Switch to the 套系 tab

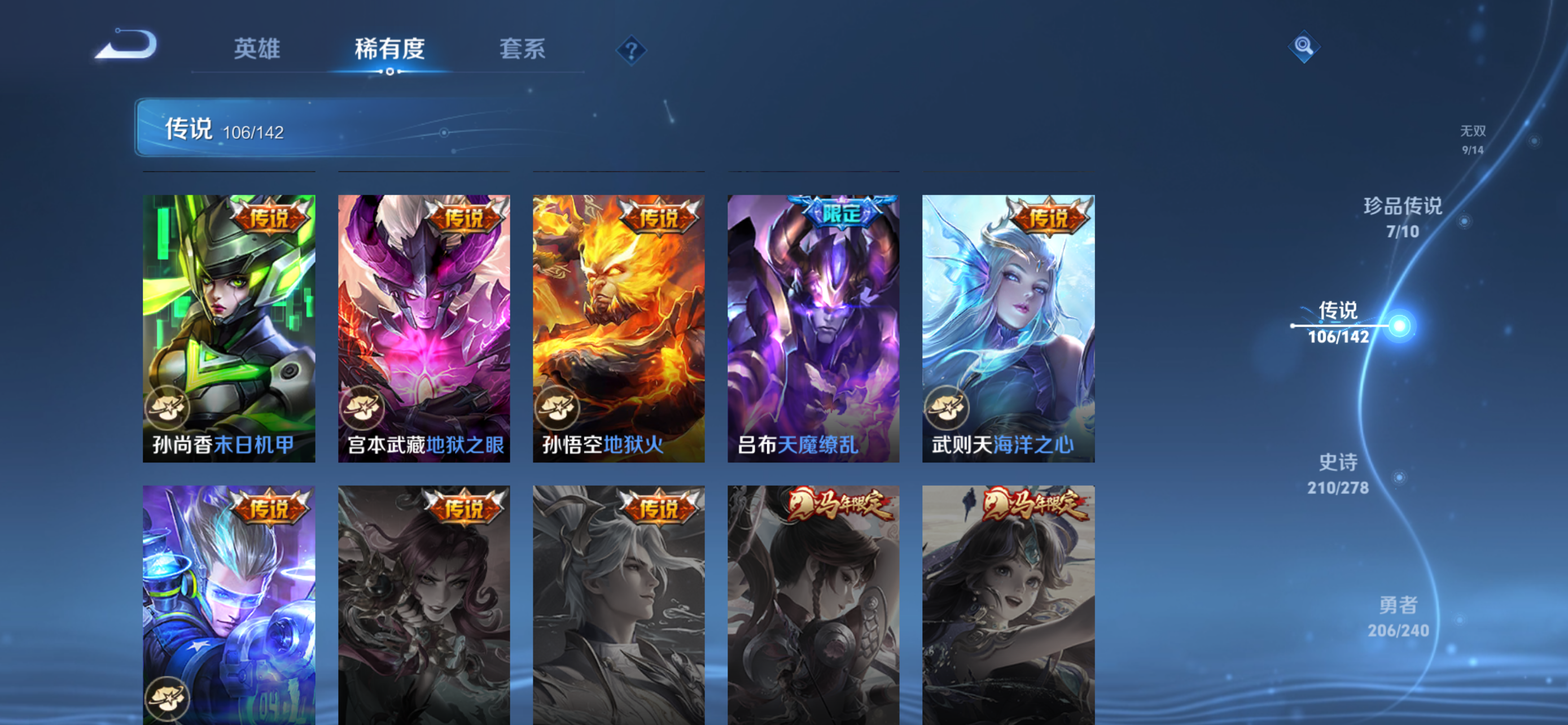point(522,50)
